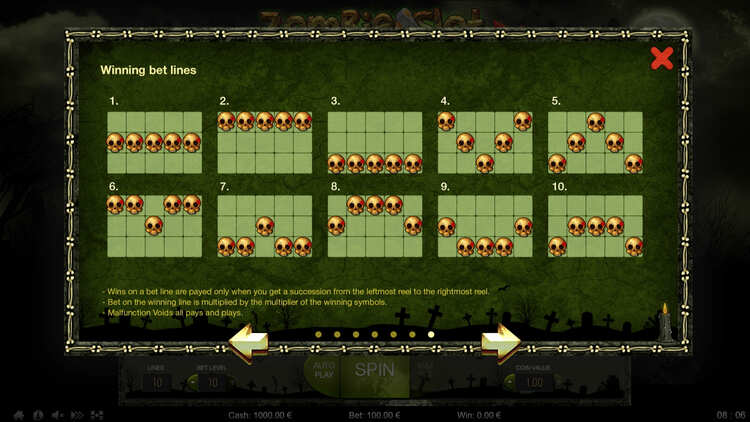Toggle sound with the speaker icon
This screenshot has height=422, width=750.
[57, 414]
